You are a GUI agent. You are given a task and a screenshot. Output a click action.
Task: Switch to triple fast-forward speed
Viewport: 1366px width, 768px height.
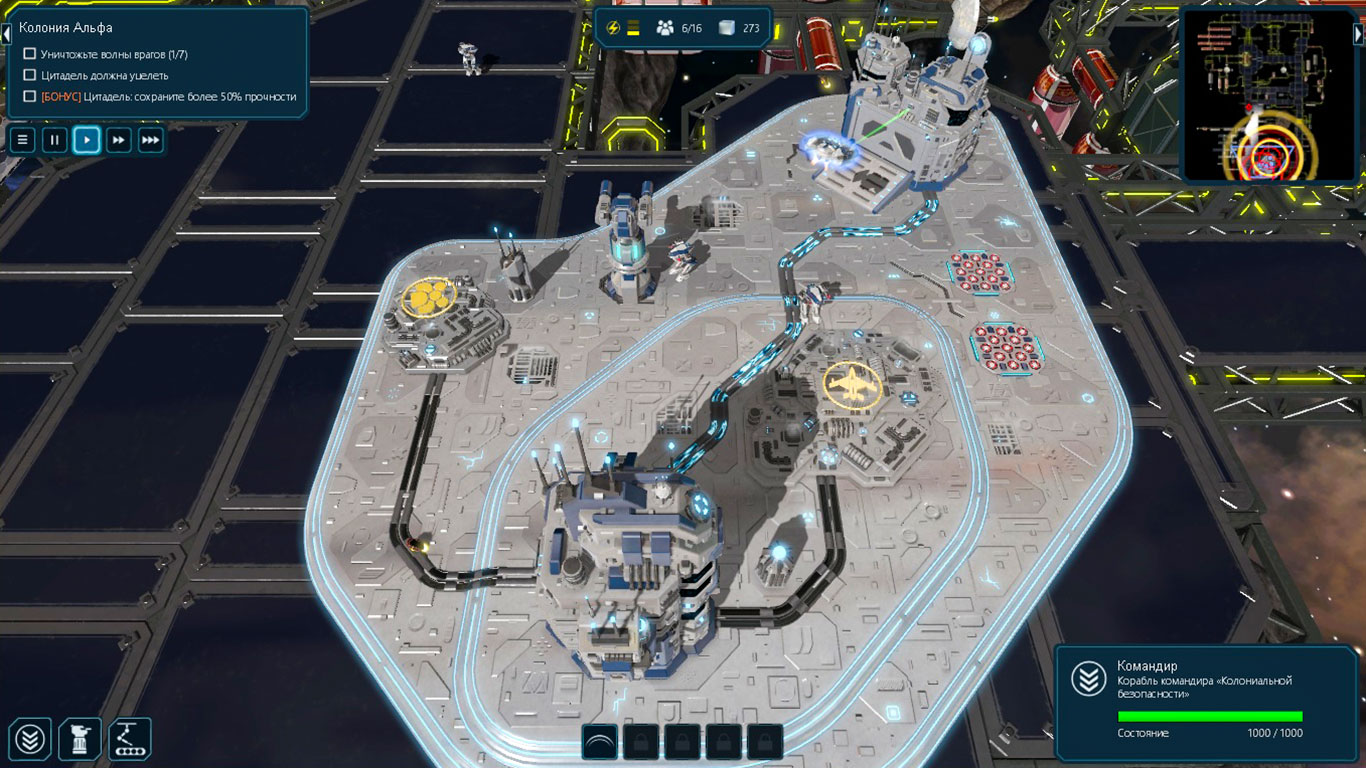point(151,140)
